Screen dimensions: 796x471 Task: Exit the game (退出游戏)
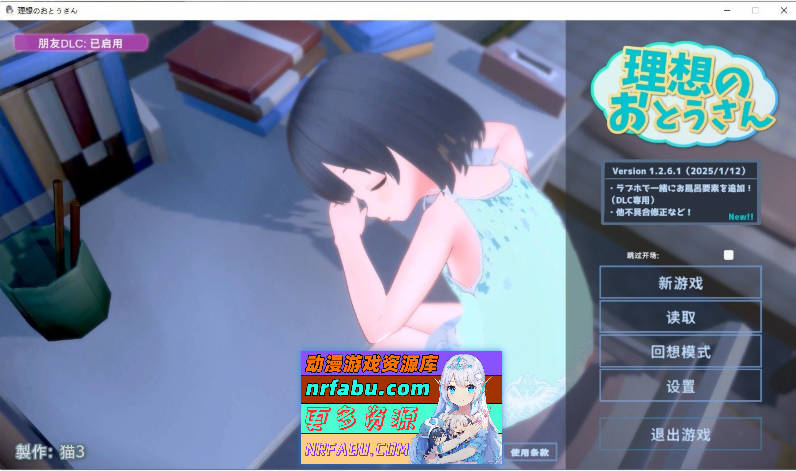pyautogui.click(x=680, y=434)
